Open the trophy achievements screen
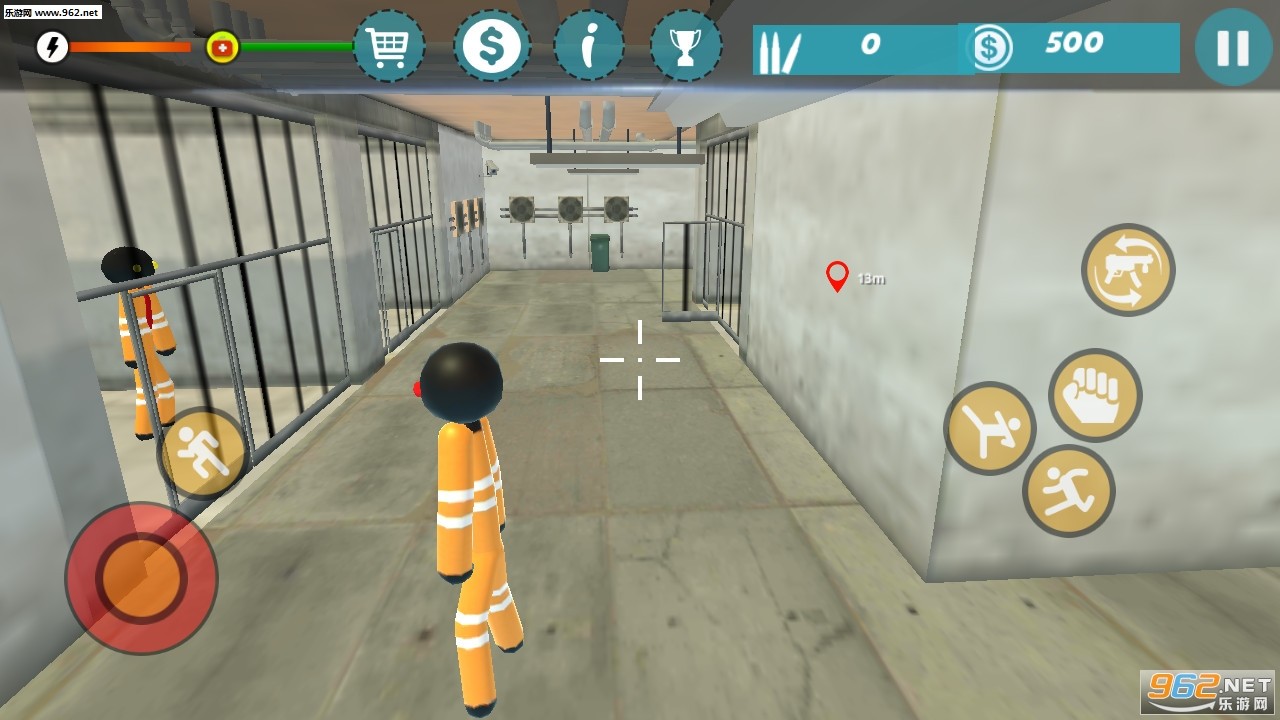This screenshot has height=720, width=1280. [686, 46]
